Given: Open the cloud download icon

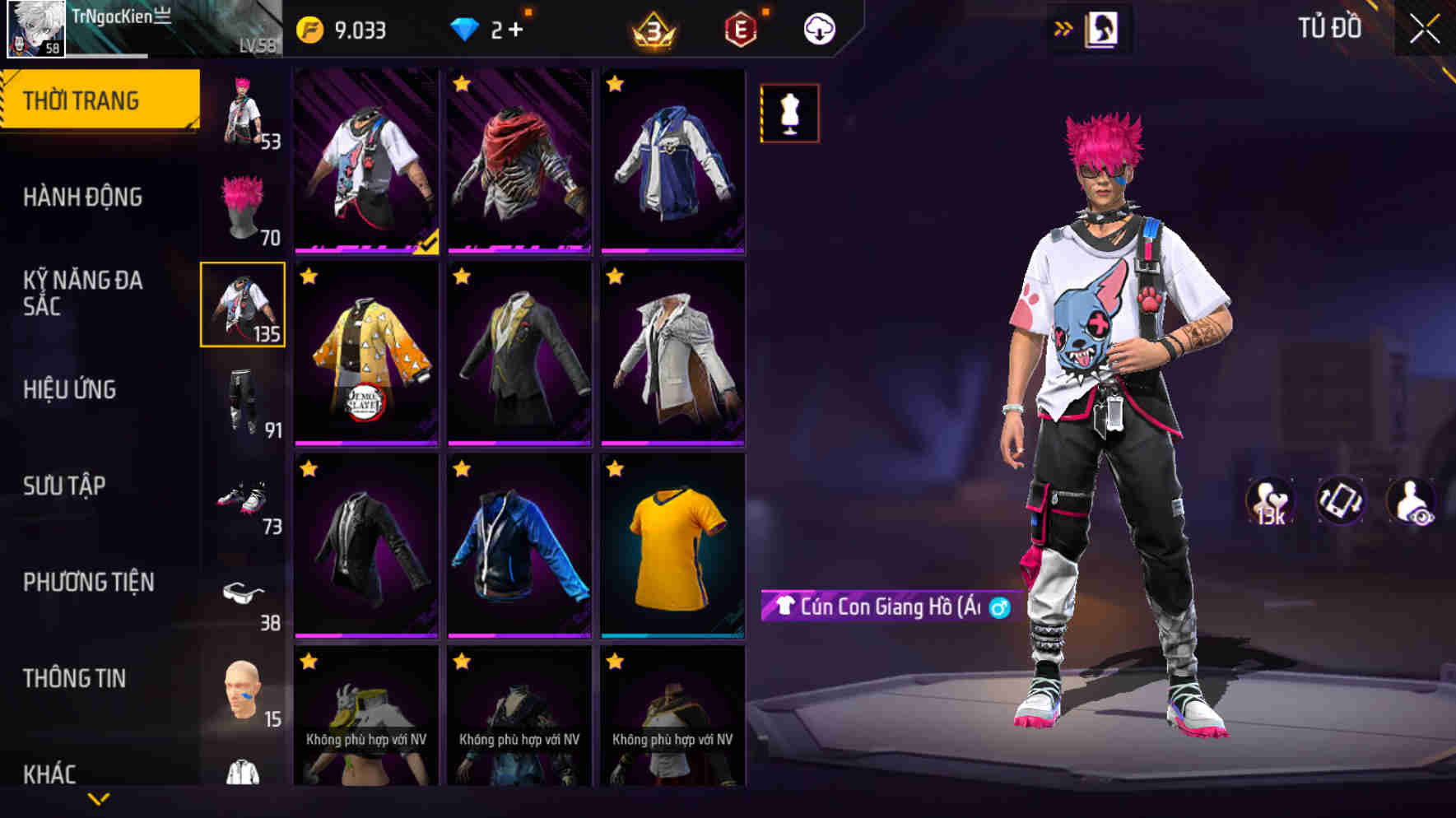Looking at the screenshot, I should pyautogui.click(x=818, y=28).
